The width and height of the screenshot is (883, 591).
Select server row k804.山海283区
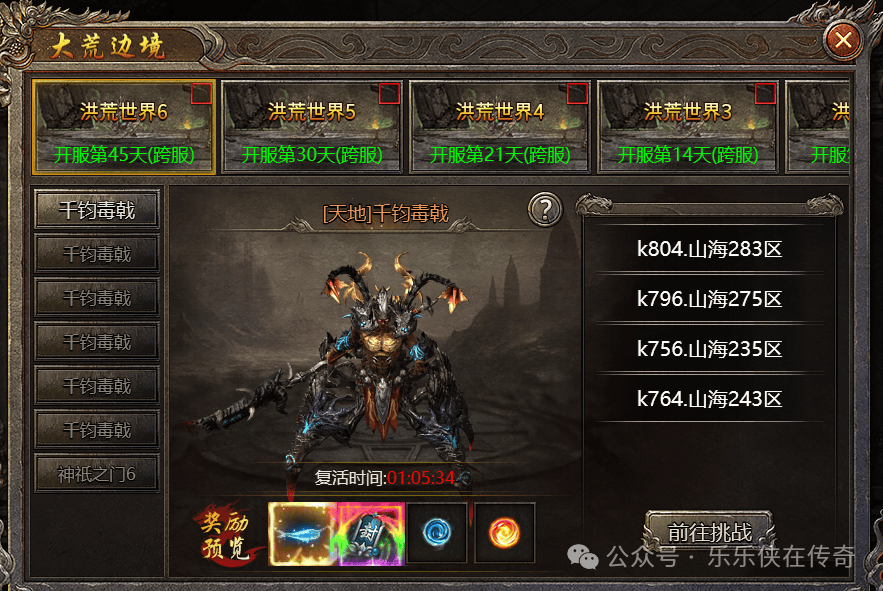[709, 249]
